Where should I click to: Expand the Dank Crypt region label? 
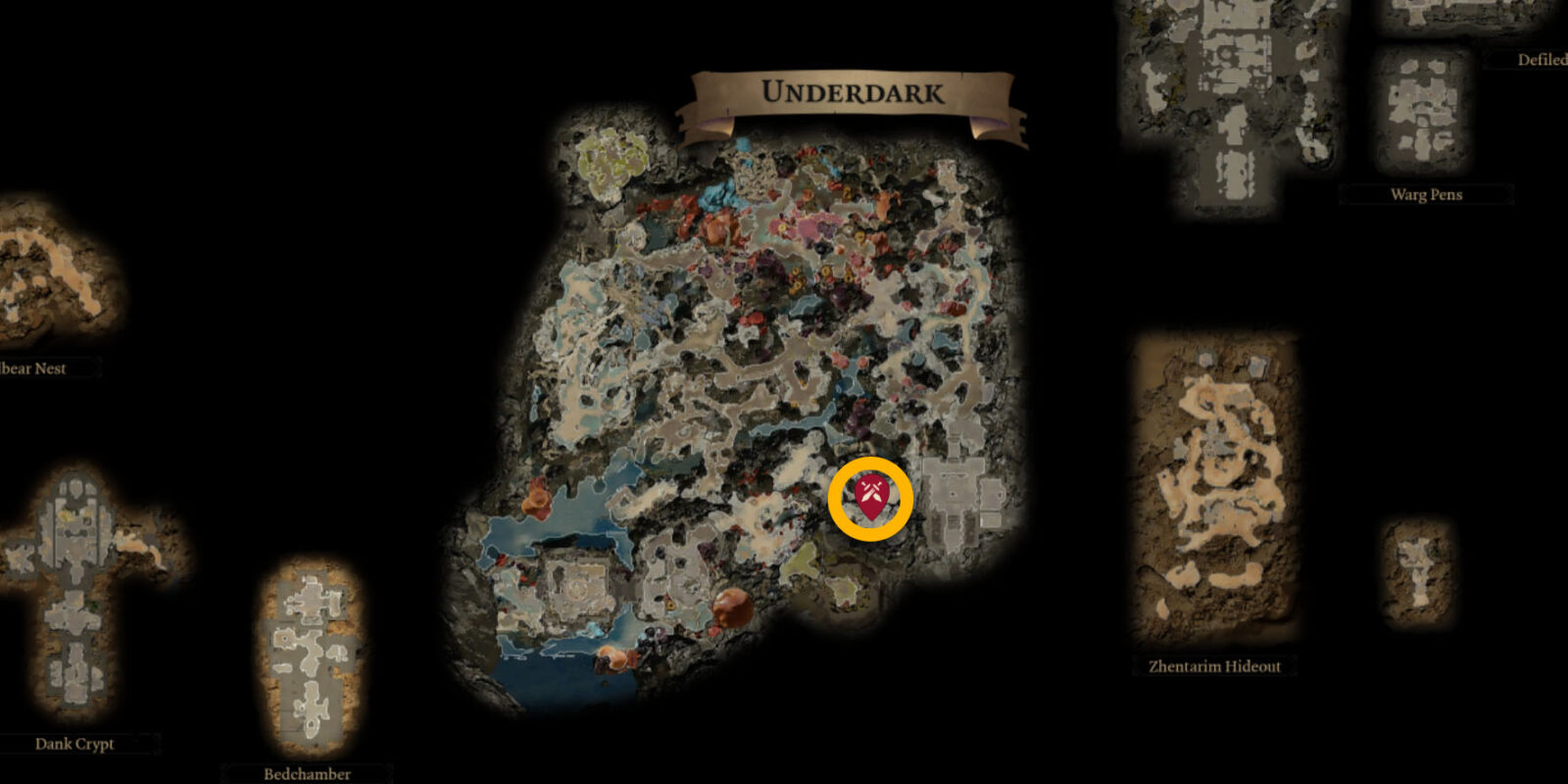73,744
